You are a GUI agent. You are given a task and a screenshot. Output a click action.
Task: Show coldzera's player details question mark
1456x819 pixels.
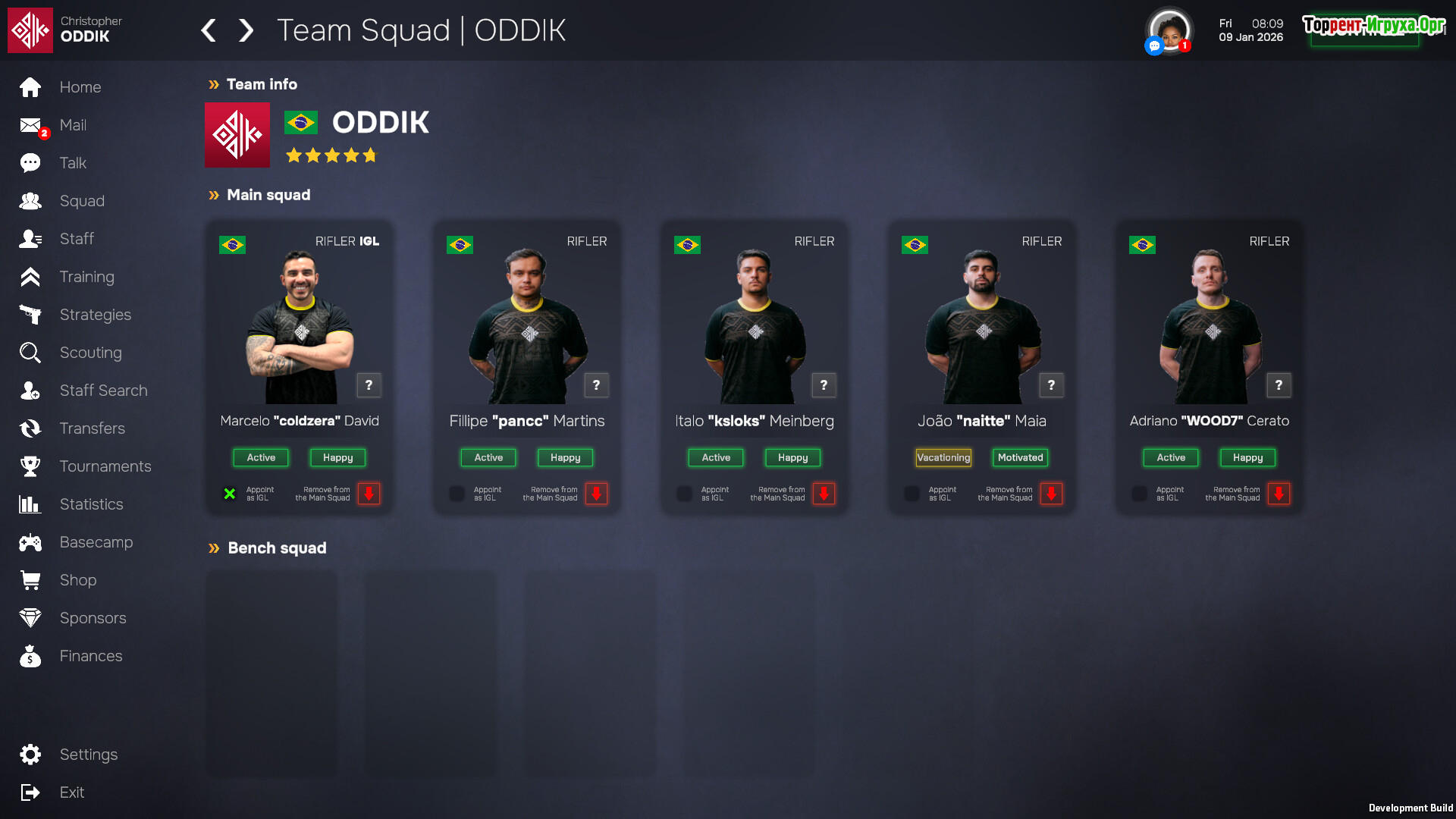[369, 385]
